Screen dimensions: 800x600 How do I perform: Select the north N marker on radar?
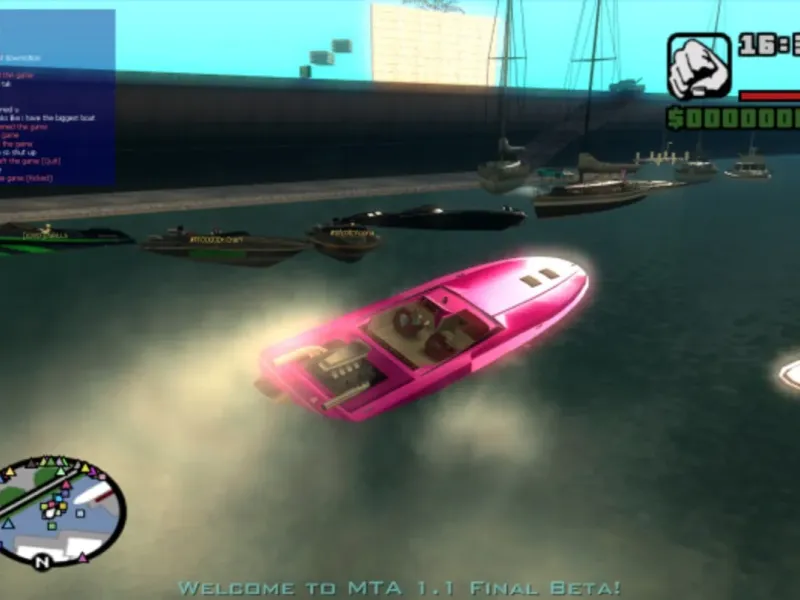[42, 563]
